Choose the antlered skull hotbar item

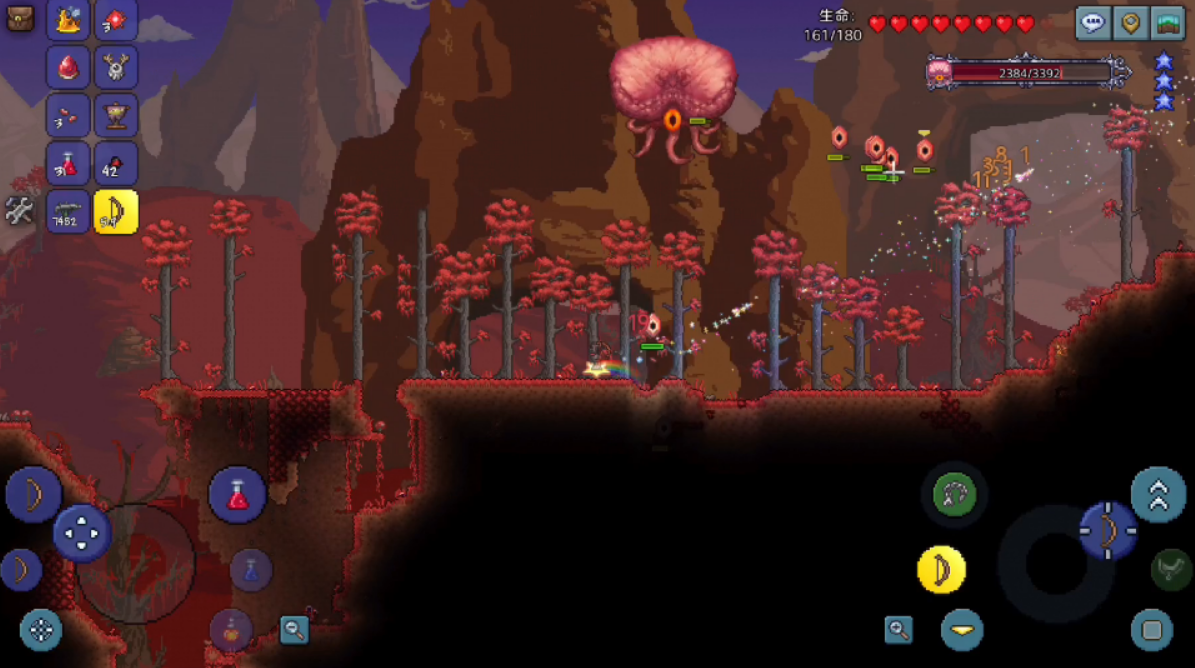click(x=116, y=67)
